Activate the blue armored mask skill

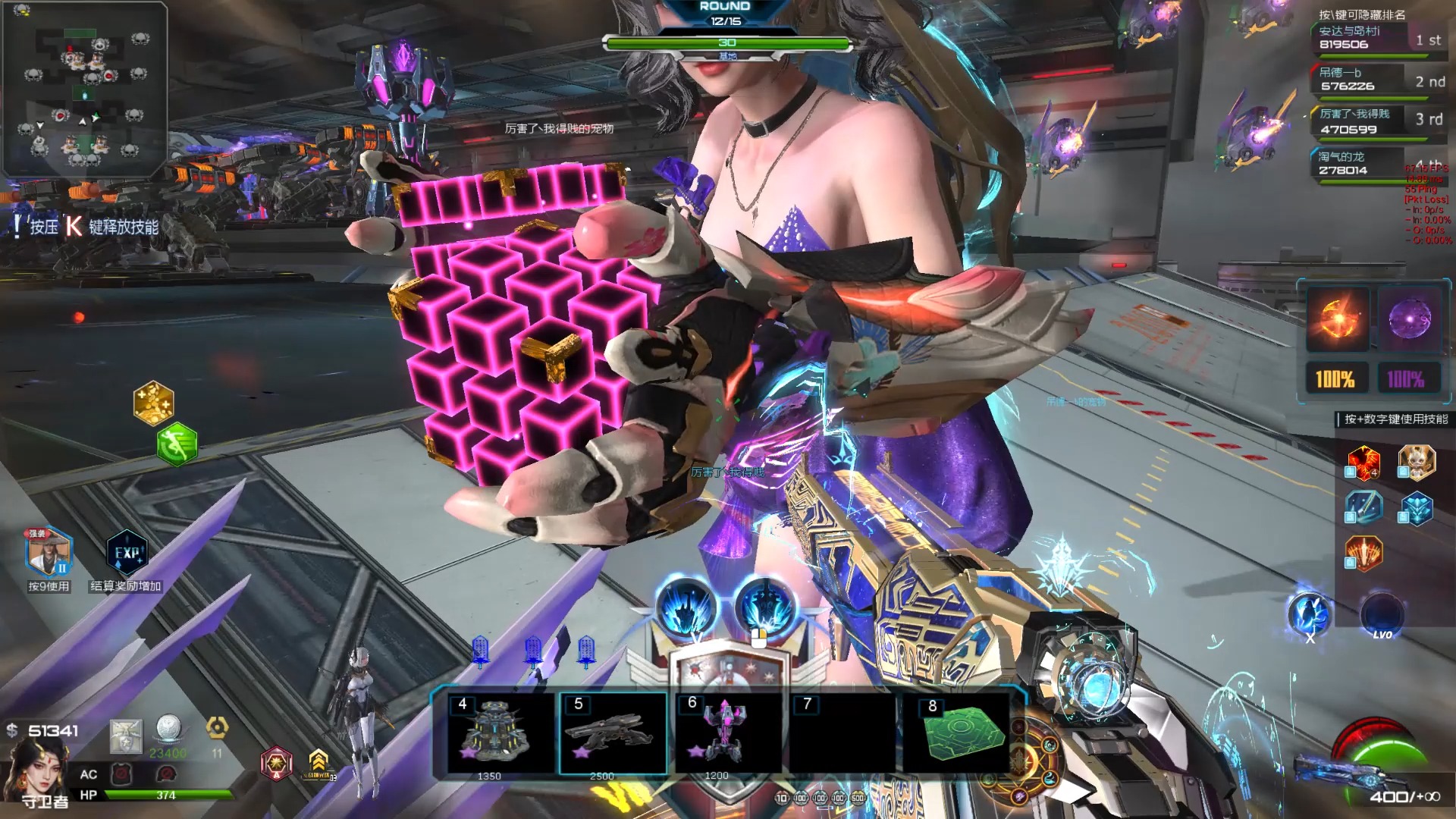click(1416, 507)
